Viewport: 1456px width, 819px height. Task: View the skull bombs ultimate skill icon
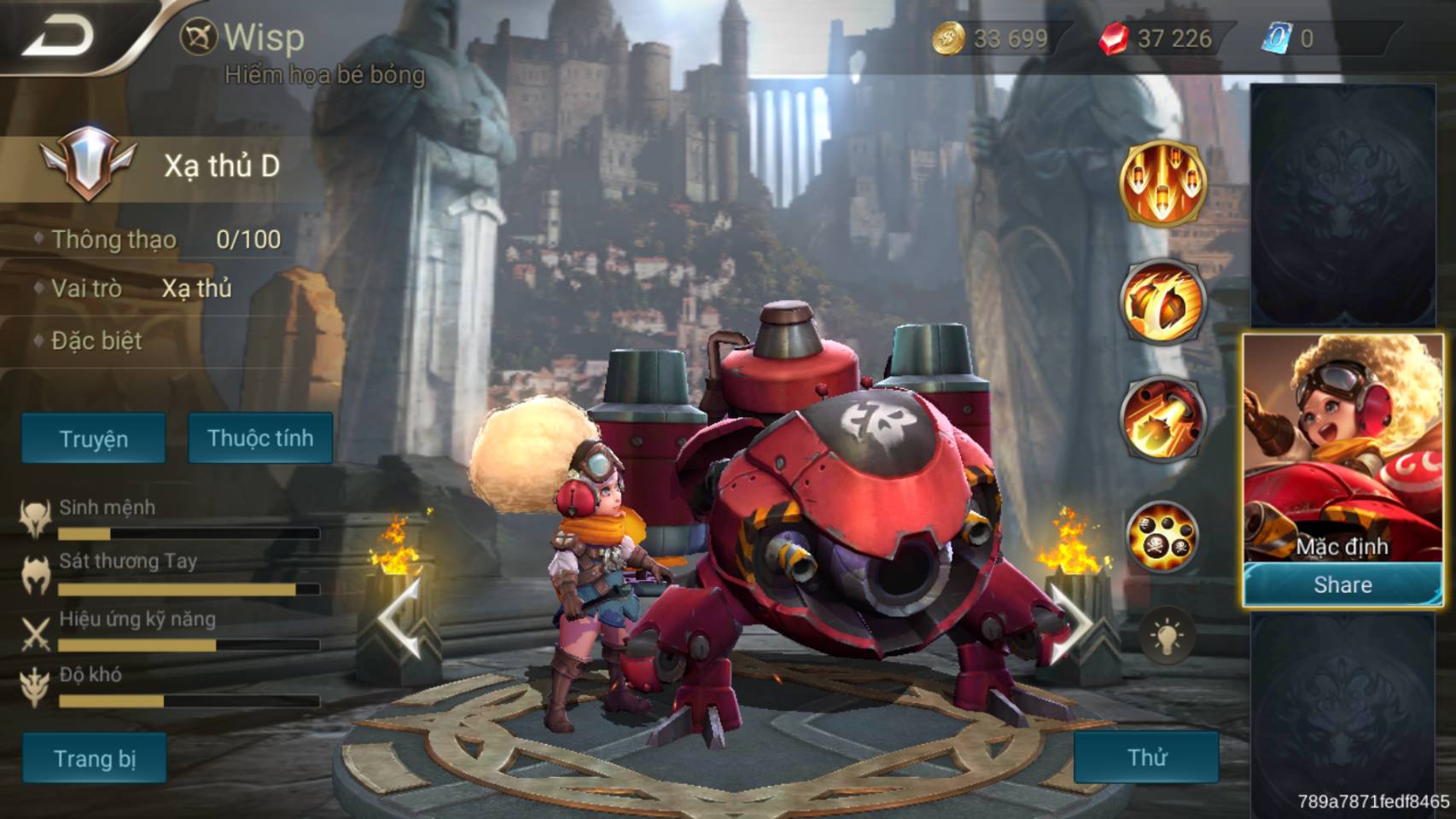point(1162,537)
